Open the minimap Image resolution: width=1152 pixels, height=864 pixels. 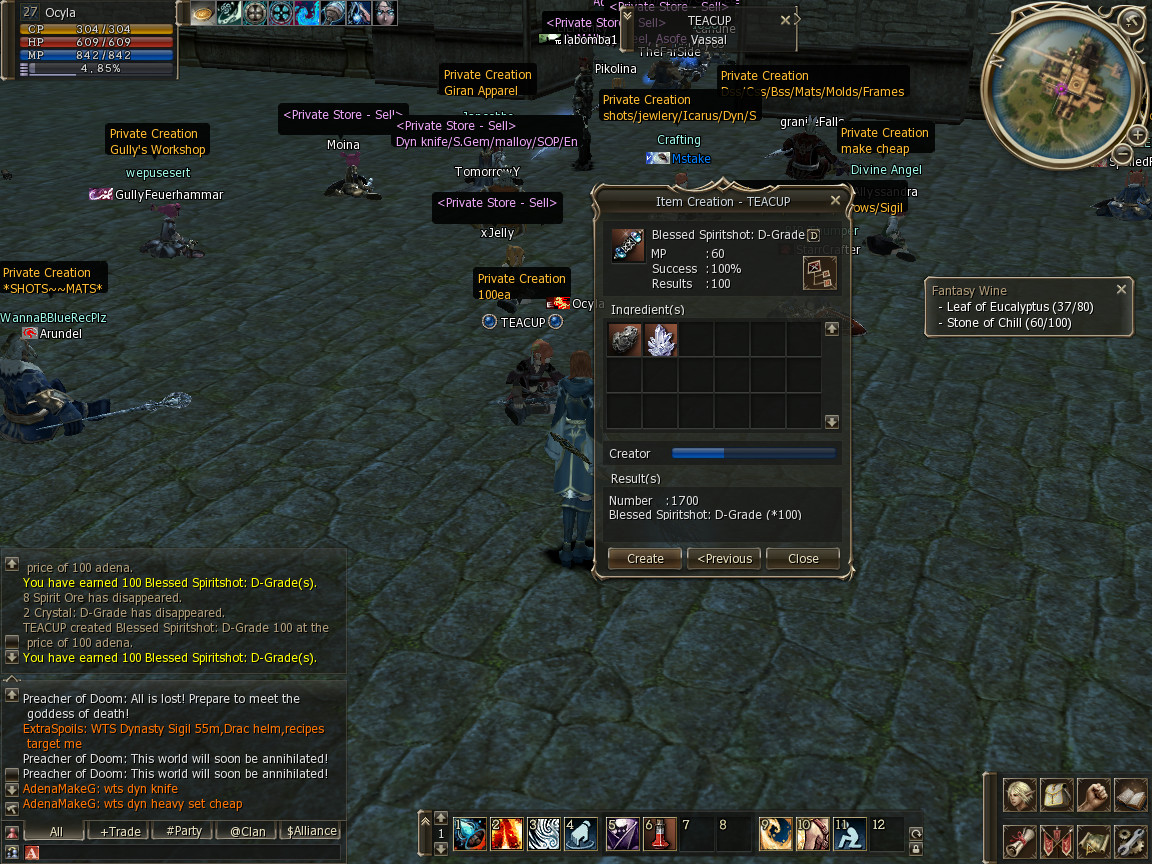click(x=1064, y=80)
